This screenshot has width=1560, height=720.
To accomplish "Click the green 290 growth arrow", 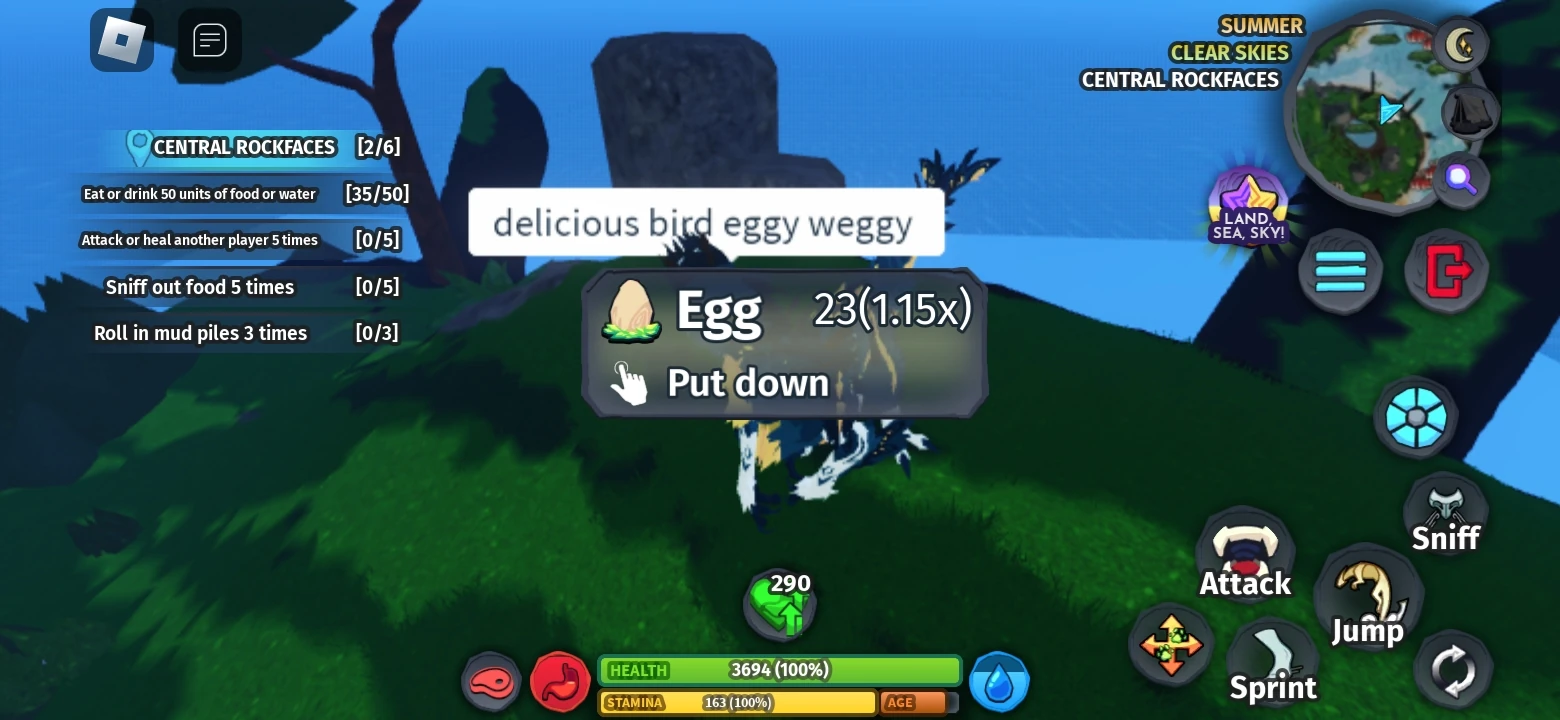I will (779, 602).
